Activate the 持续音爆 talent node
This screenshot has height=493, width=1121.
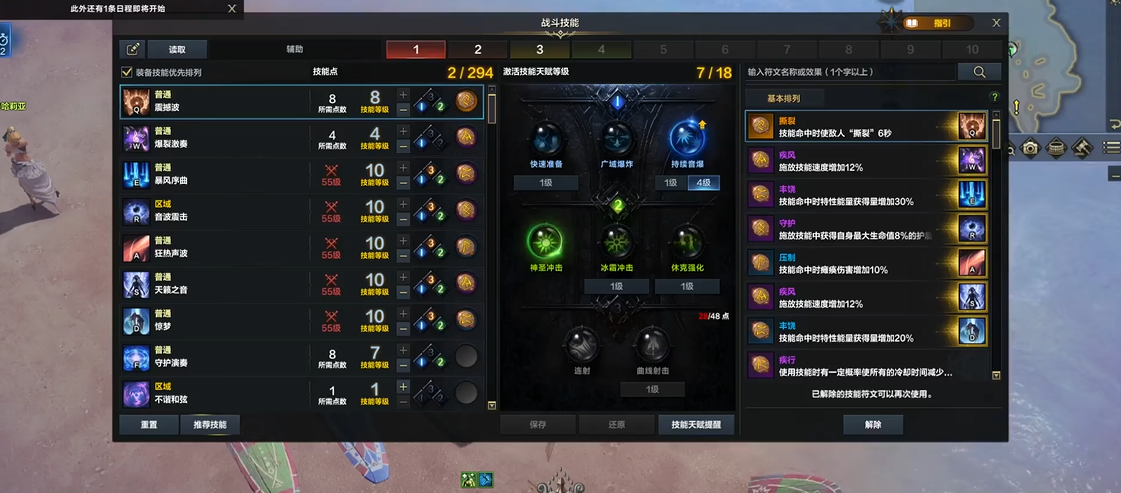click(x=686, y=140)
